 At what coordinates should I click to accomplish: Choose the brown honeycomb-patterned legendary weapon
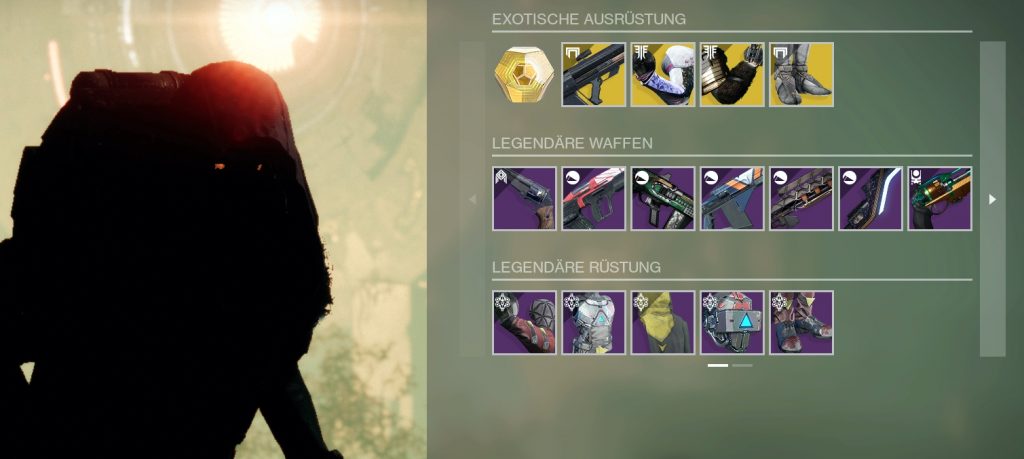[x=801, y=199]
